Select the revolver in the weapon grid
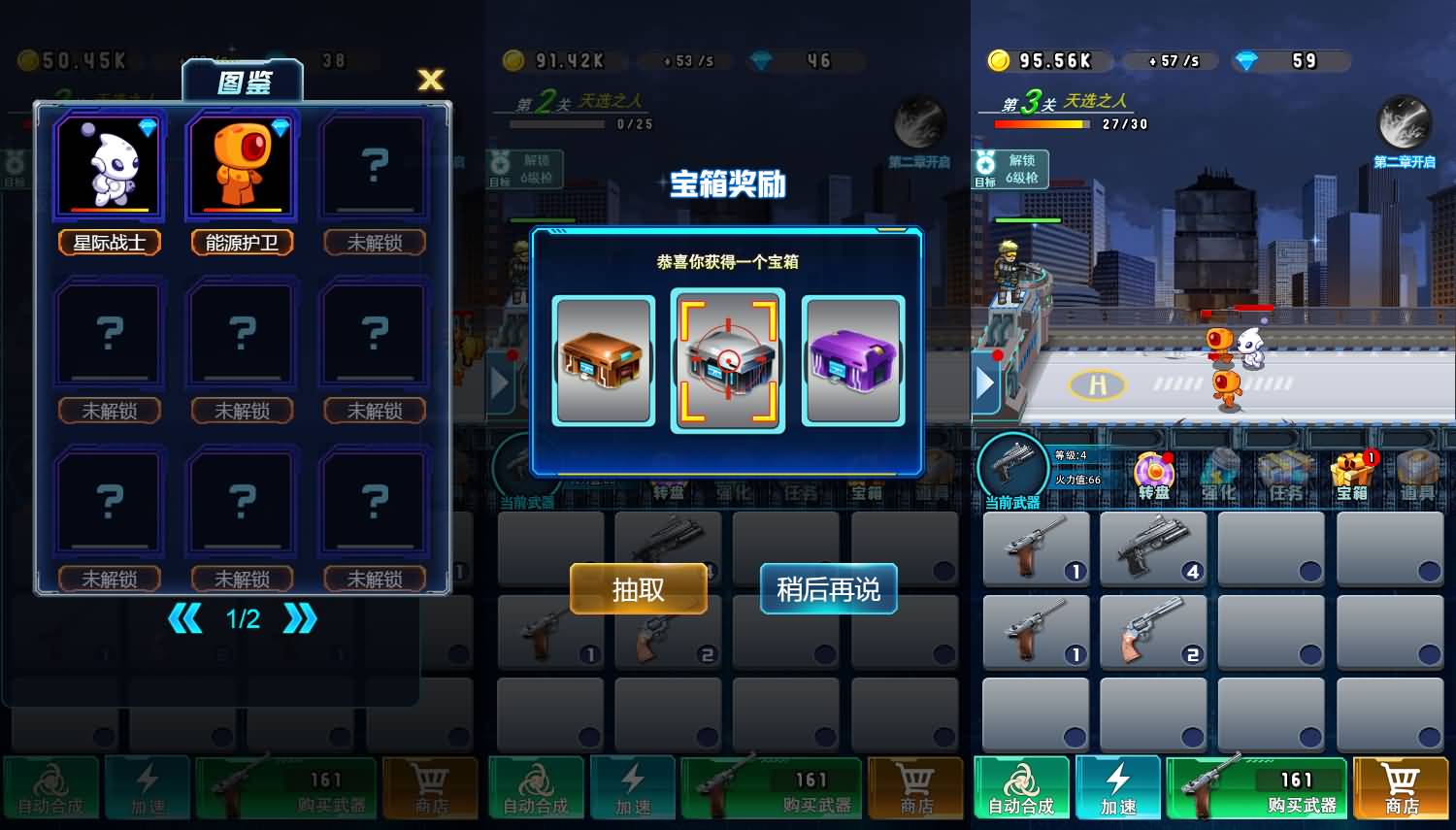This screenshot has height=830, width=1456. click(x=1154, y=632)
